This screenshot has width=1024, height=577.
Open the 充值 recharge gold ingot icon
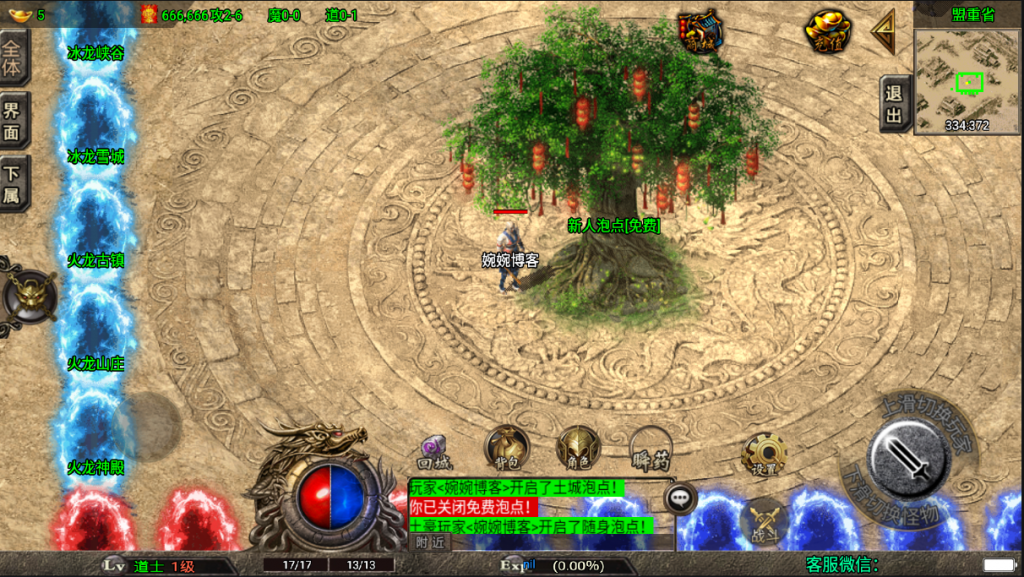click(x=828, y=32)
